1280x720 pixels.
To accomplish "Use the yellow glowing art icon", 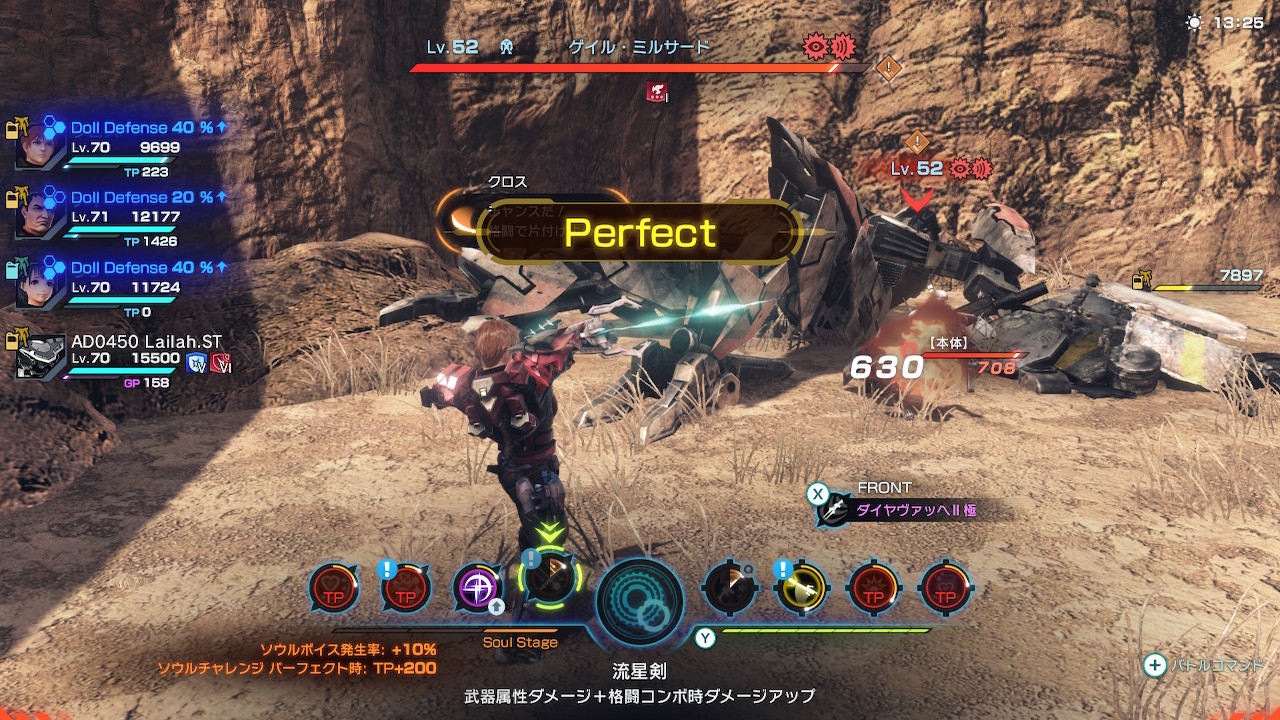I will [801, 588].
